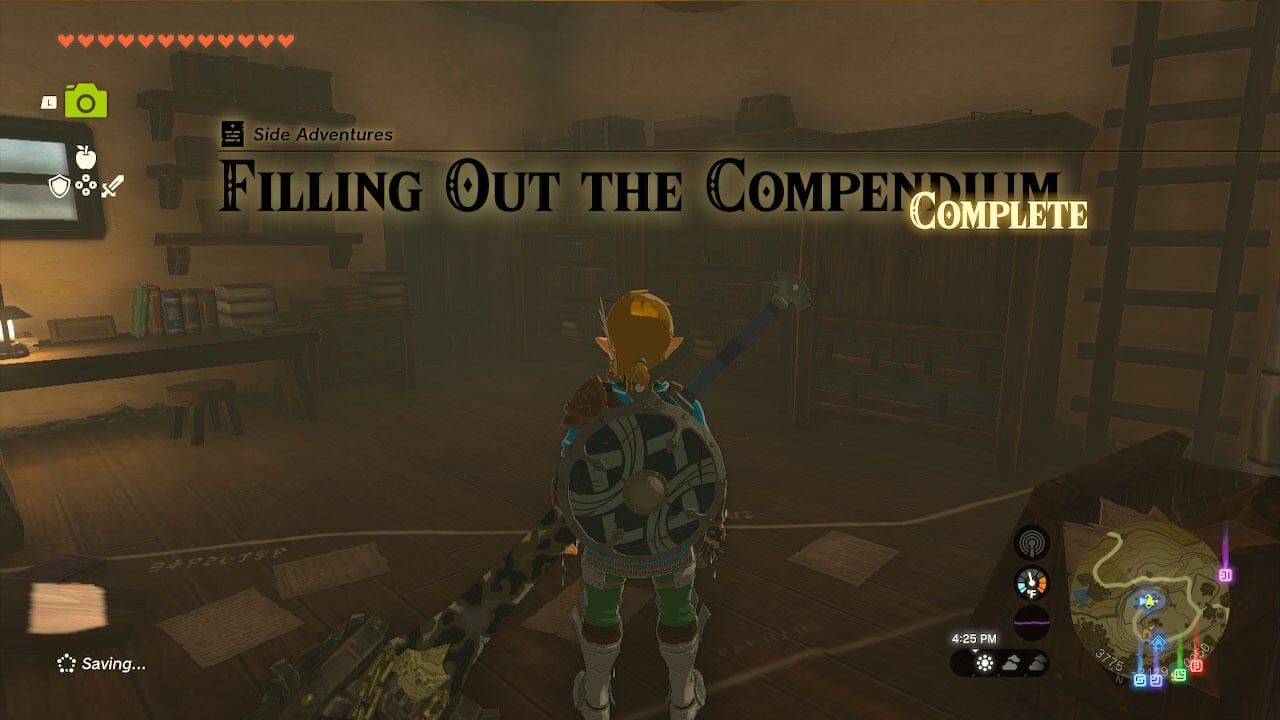This screenshot has width=1280, height=720.
Task: Click the L button prompt beside the camera
Action: point(48,102)
